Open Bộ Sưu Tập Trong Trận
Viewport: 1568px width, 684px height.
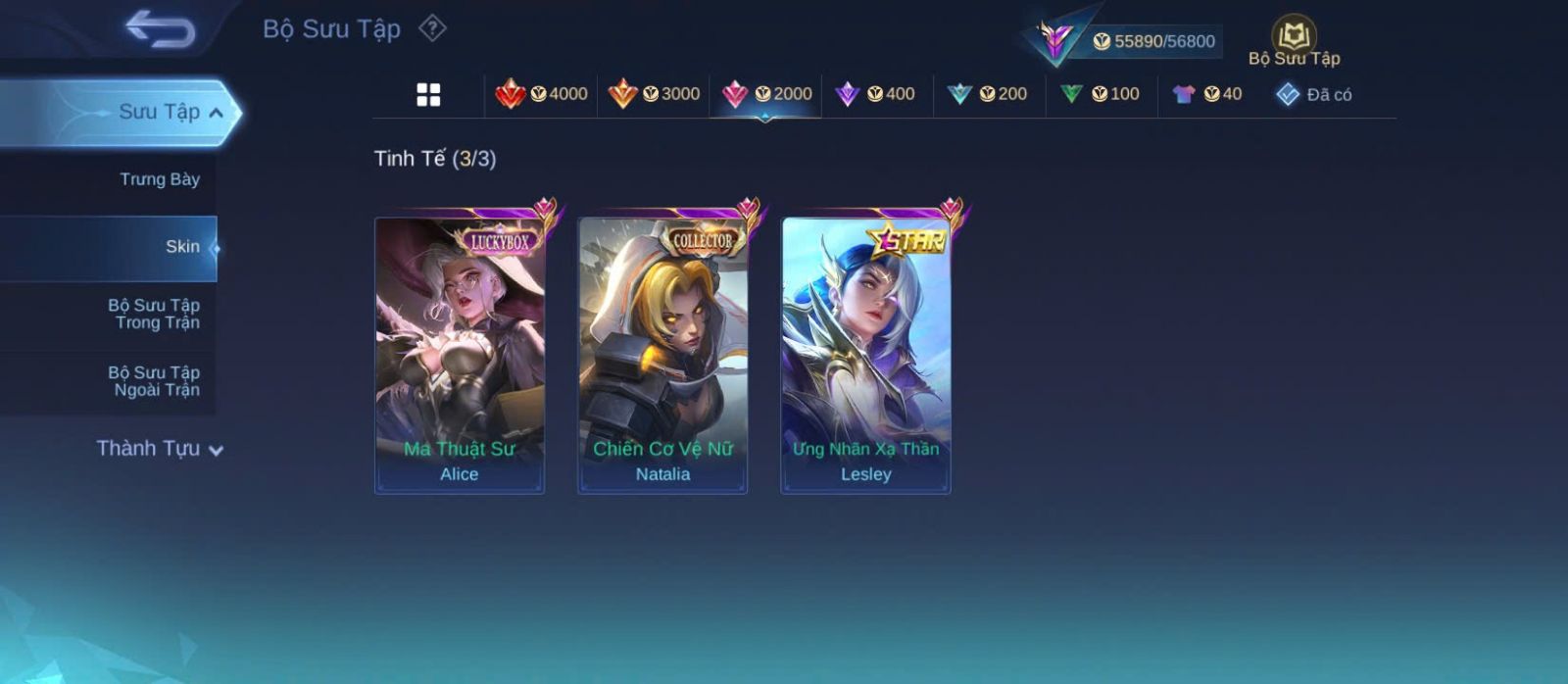coord(154,314)
